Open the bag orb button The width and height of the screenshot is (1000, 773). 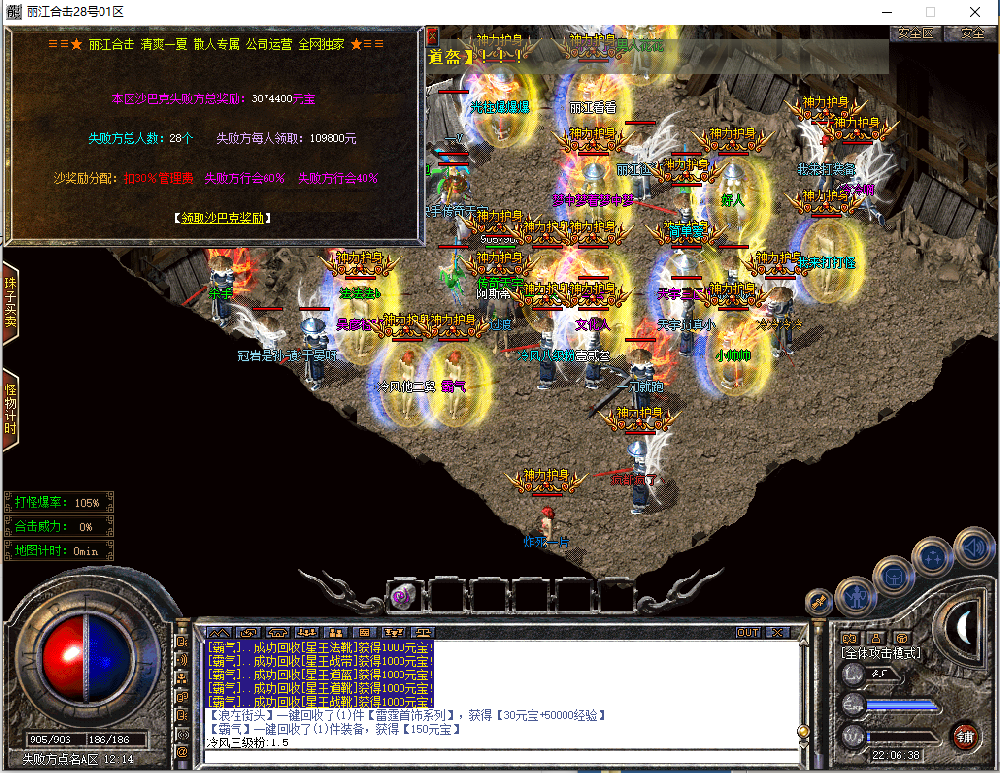(893, 576)
